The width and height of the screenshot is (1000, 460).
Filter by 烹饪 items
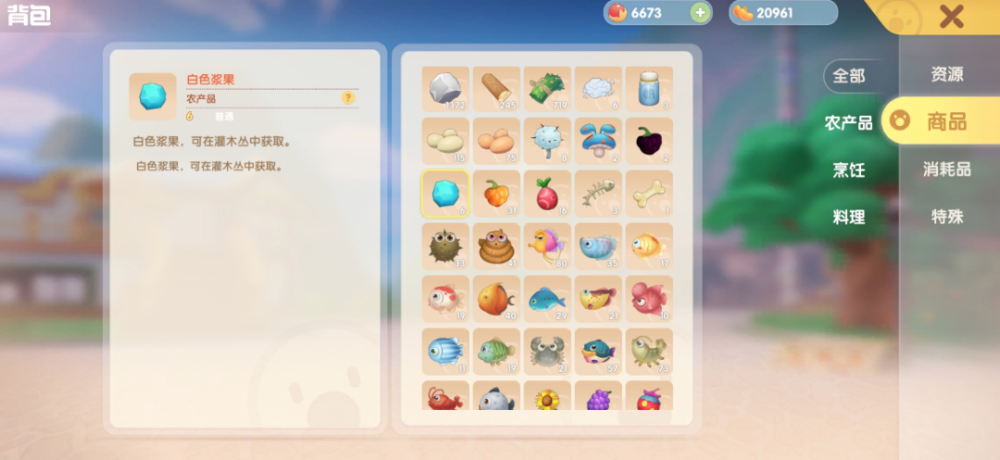click(848, 170)
